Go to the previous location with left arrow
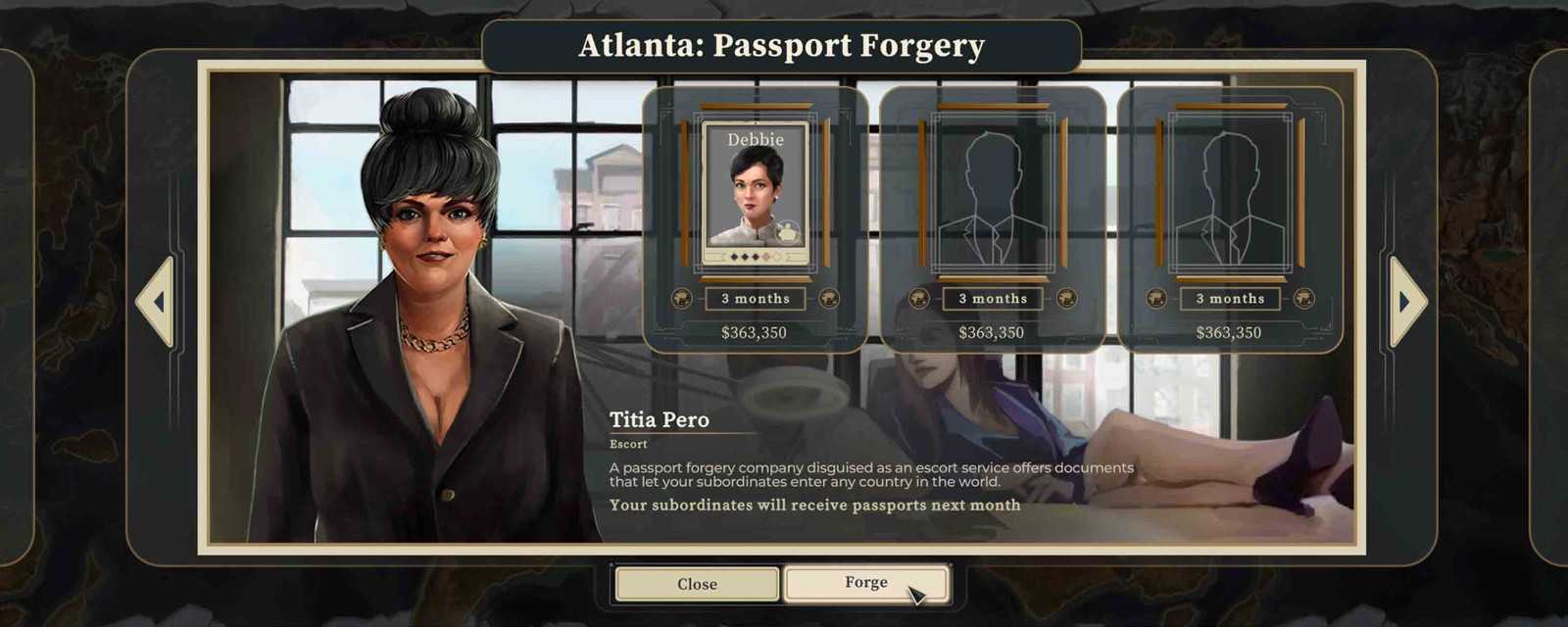The width and height of the screenshot is (1568, 627). pyautogui.click(x=157, y=302)
